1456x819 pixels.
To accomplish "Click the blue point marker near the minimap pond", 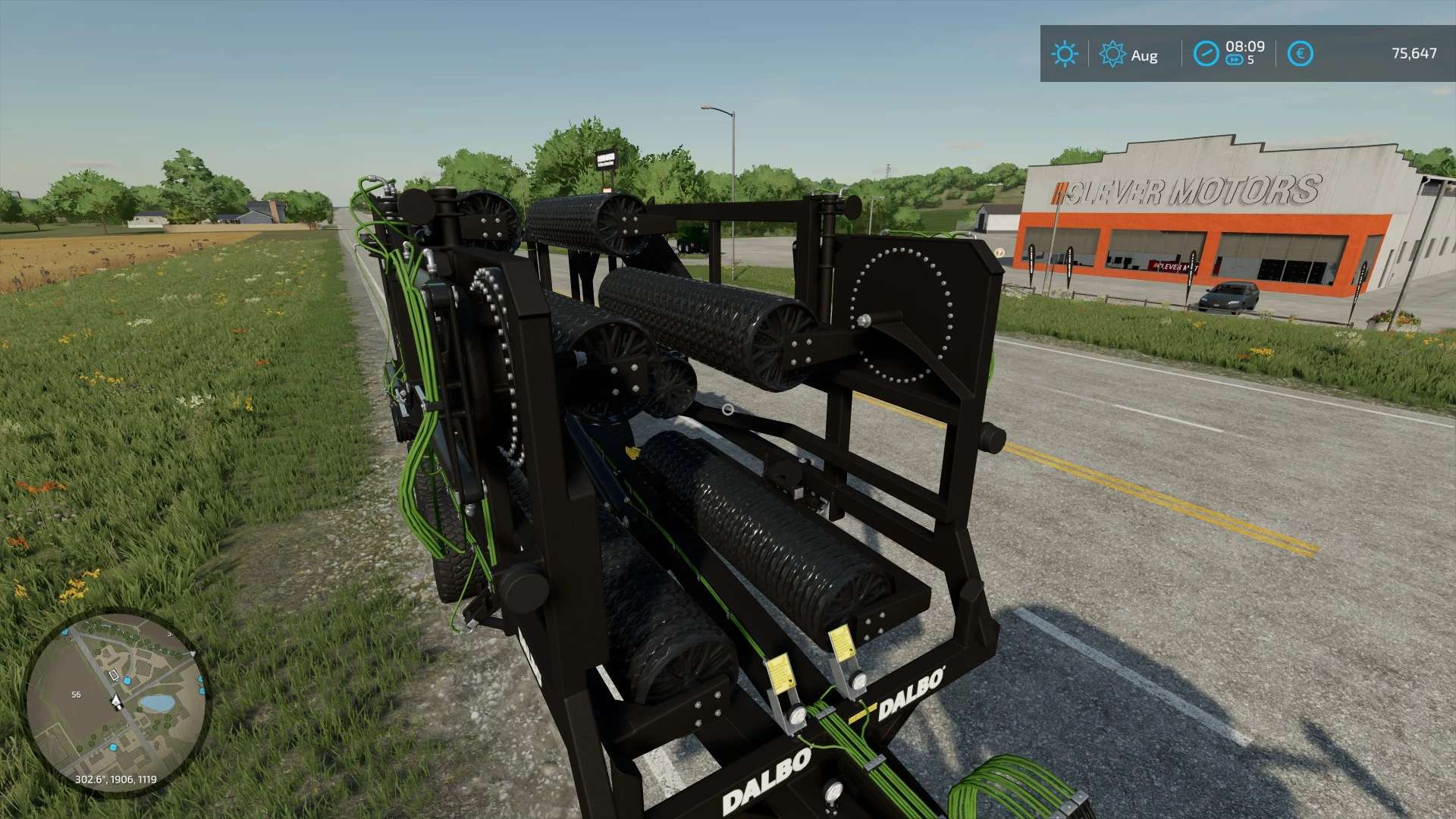I will click(x=127, y=681).
